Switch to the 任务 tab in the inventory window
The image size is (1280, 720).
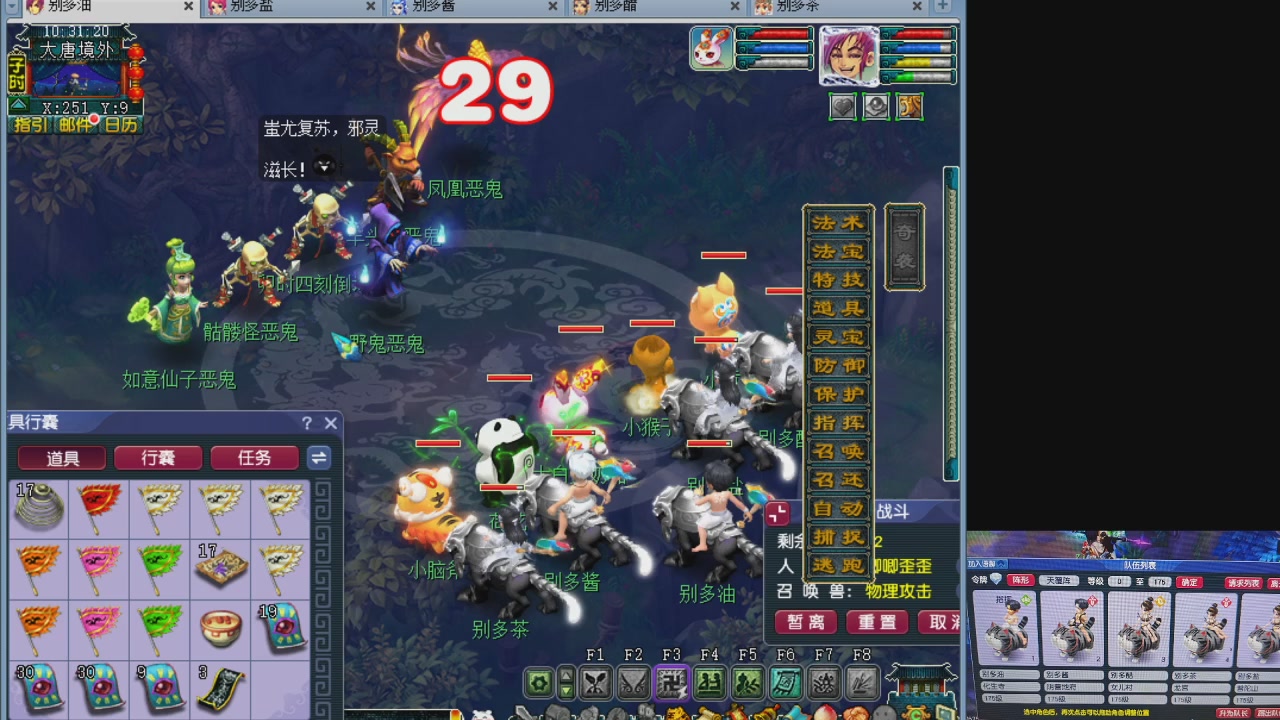click(x=253, y=458)
